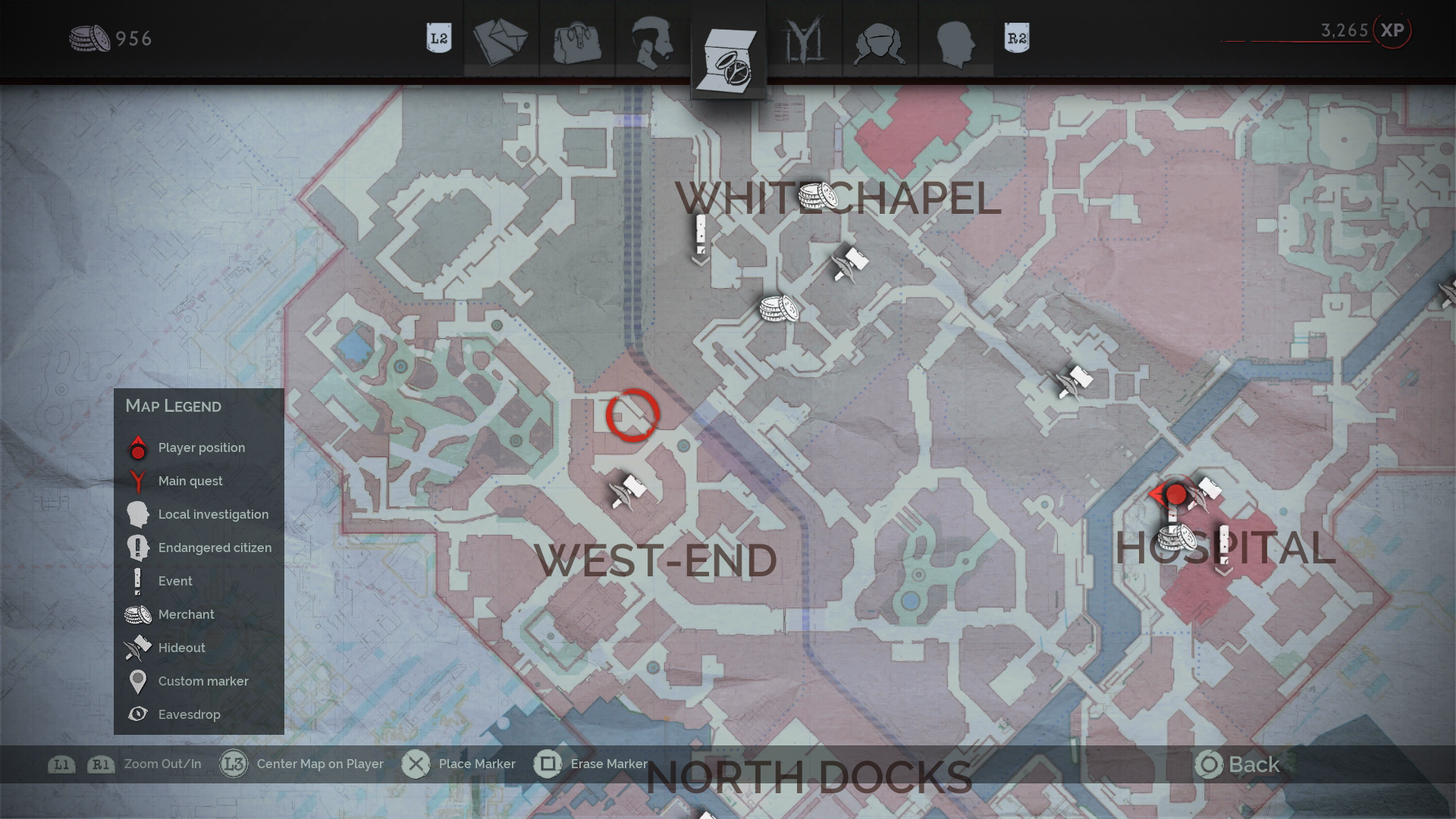
Task: Select the merchant marker on the Whitechapel label
Action: point(817,197)
